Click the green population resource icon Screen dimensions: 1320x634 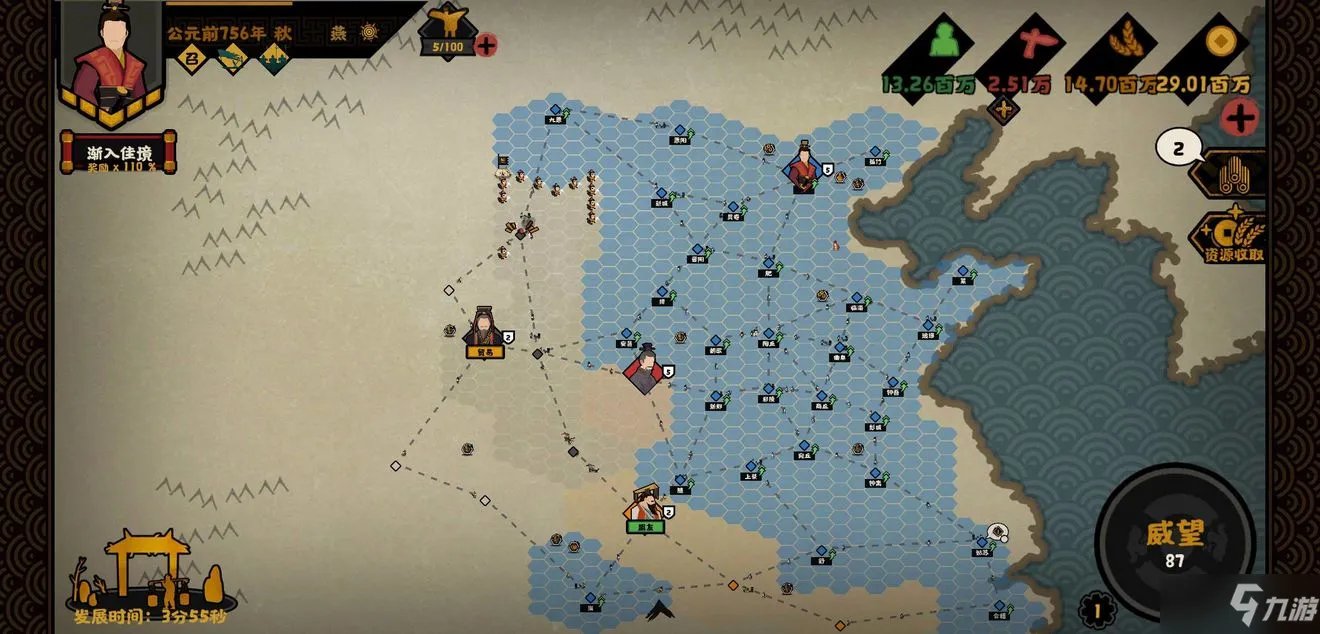(x=943, y=42)
